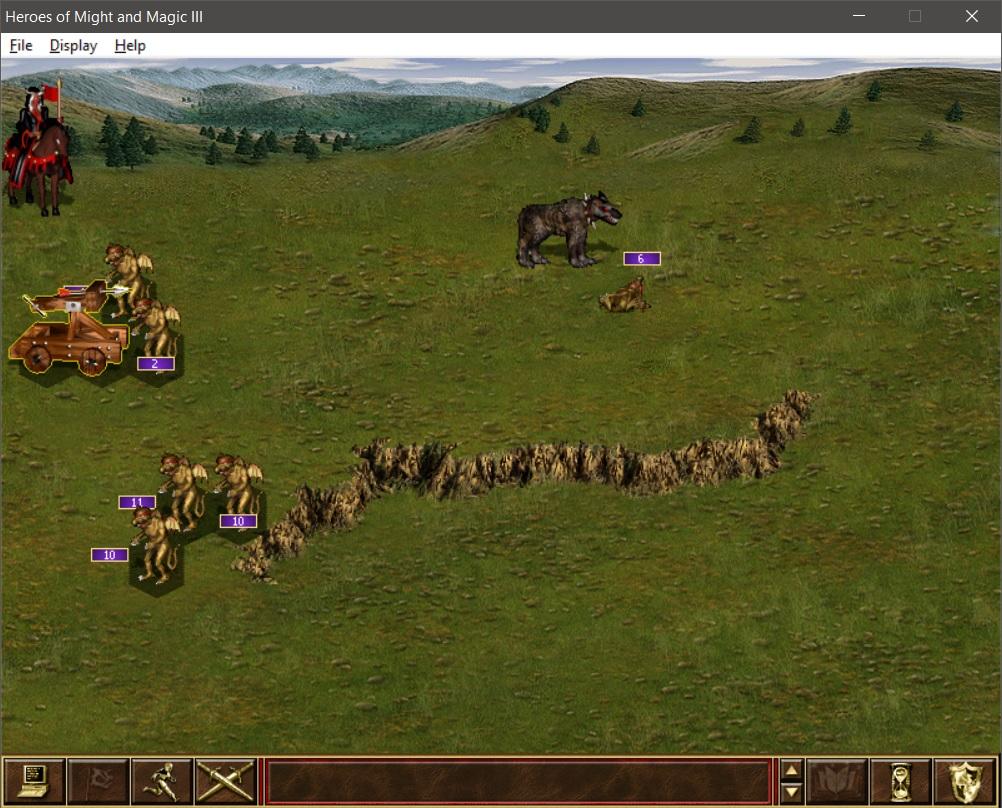The image size is (1002, 808).
Task: Minimize the game window
Action: (859, 16)
